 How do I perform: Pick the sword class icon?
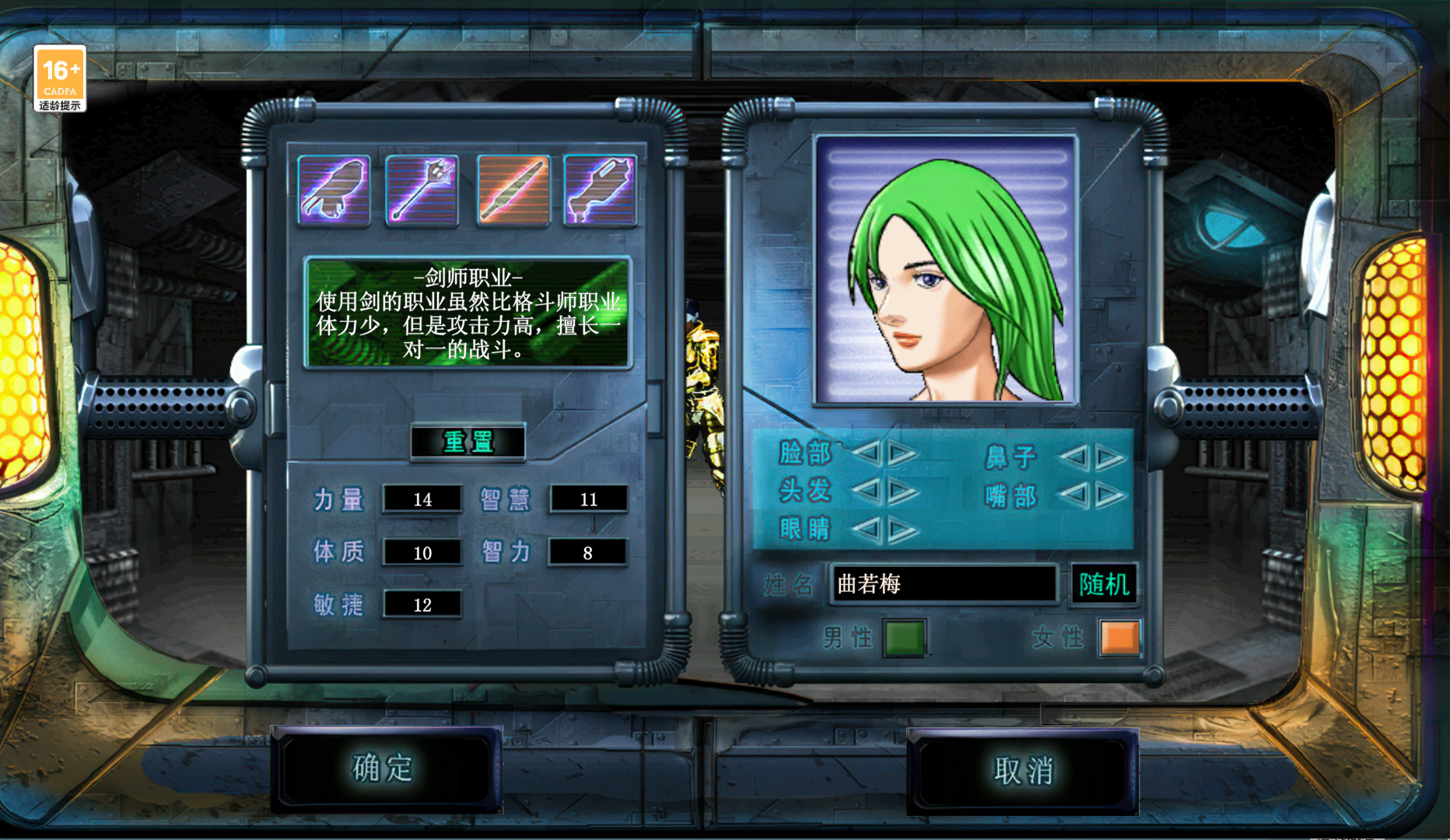tap(513, 190)
